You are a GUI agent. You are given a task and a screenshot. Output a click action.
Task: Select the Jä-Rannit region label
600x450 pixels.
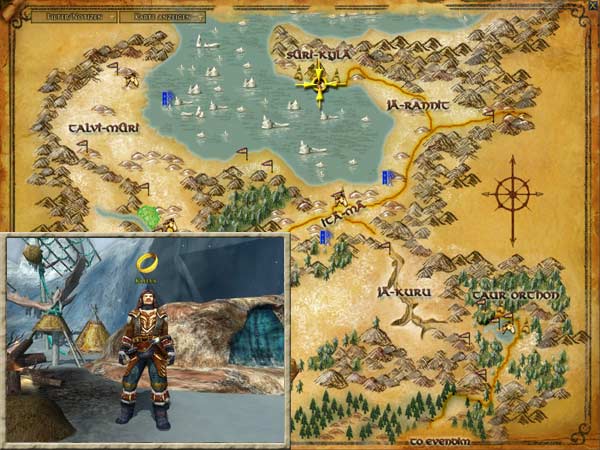coord(420,105)
